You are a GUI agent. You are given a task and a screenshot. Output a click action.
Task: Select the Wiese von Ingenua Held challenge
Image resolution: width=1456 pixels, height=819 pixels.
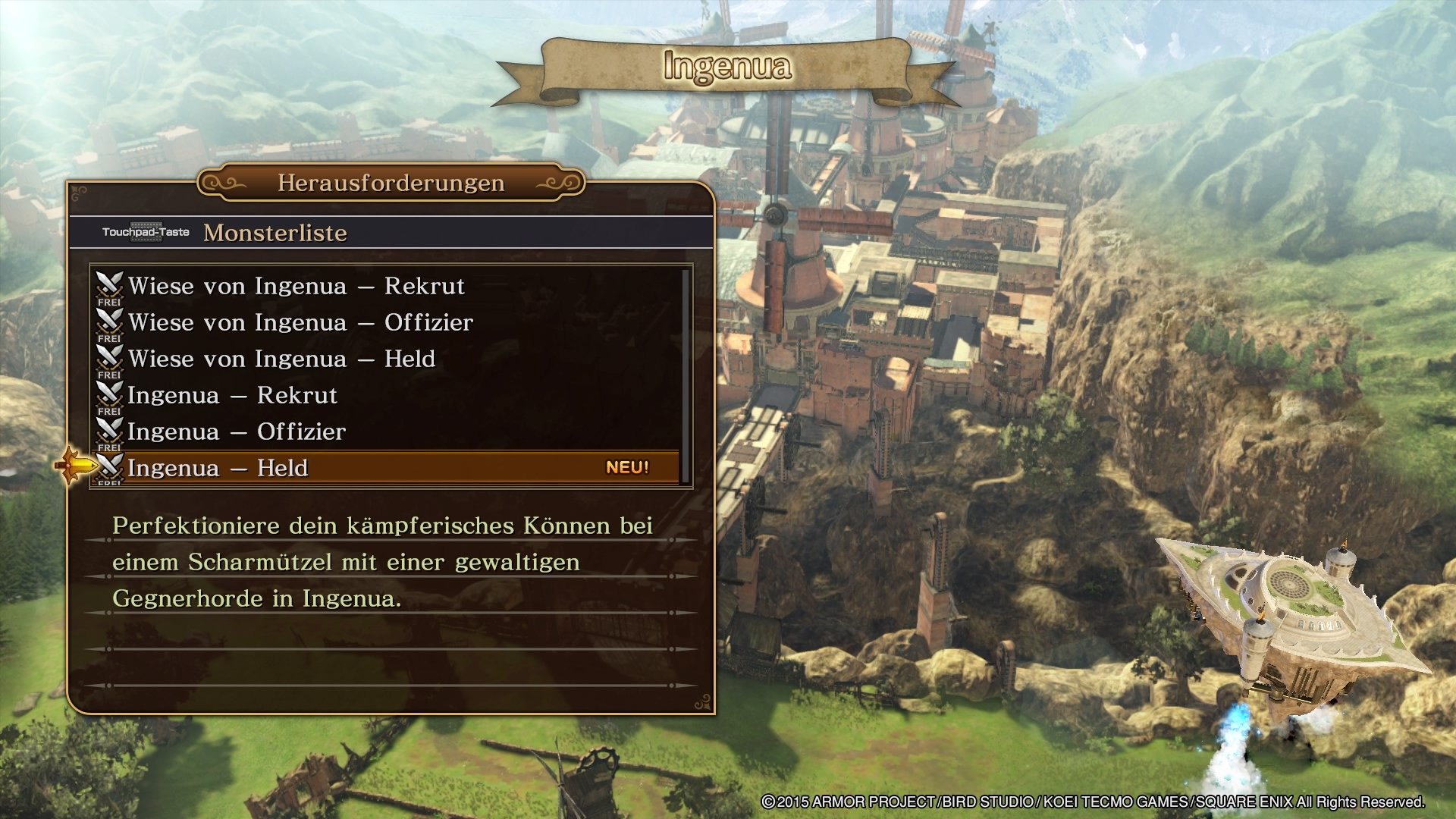281,359
